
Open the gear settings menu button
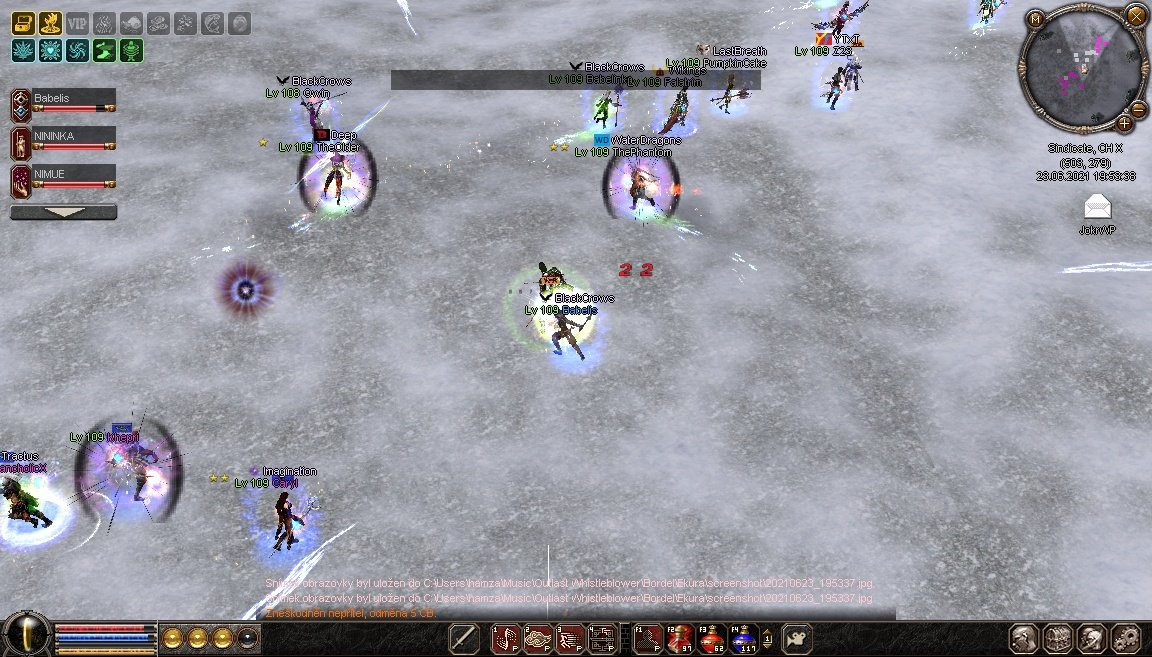(1126, 638)
